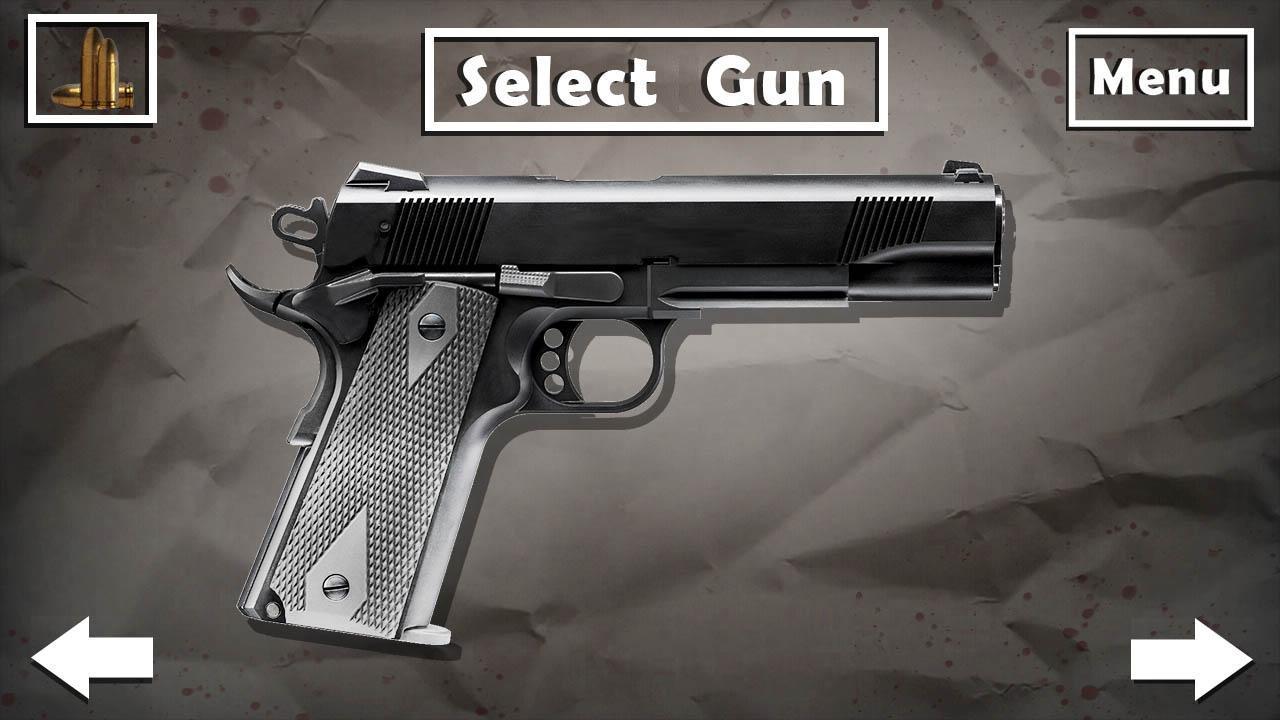This screenshot has height=720, width=1280.
Task: Open the Menu
Action: [x=1162, y=75]
